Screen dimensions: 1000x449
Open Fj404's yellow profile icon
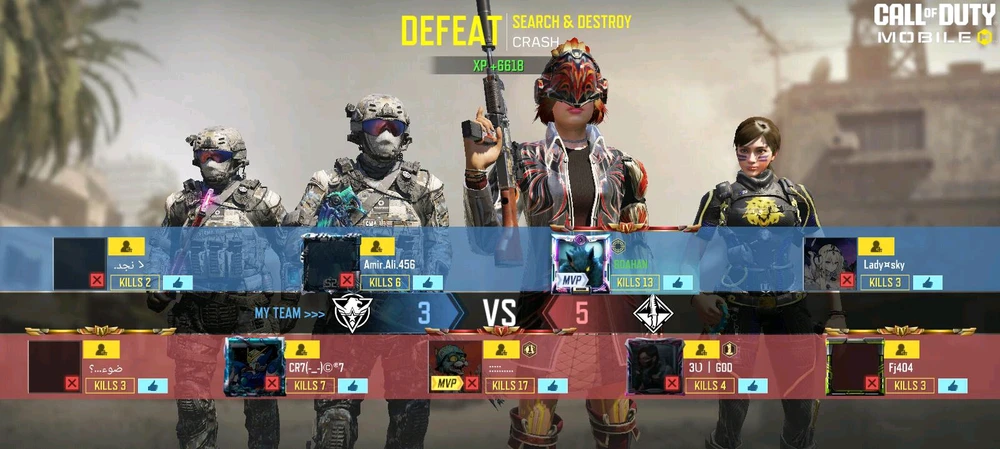(x=901, y=349)
